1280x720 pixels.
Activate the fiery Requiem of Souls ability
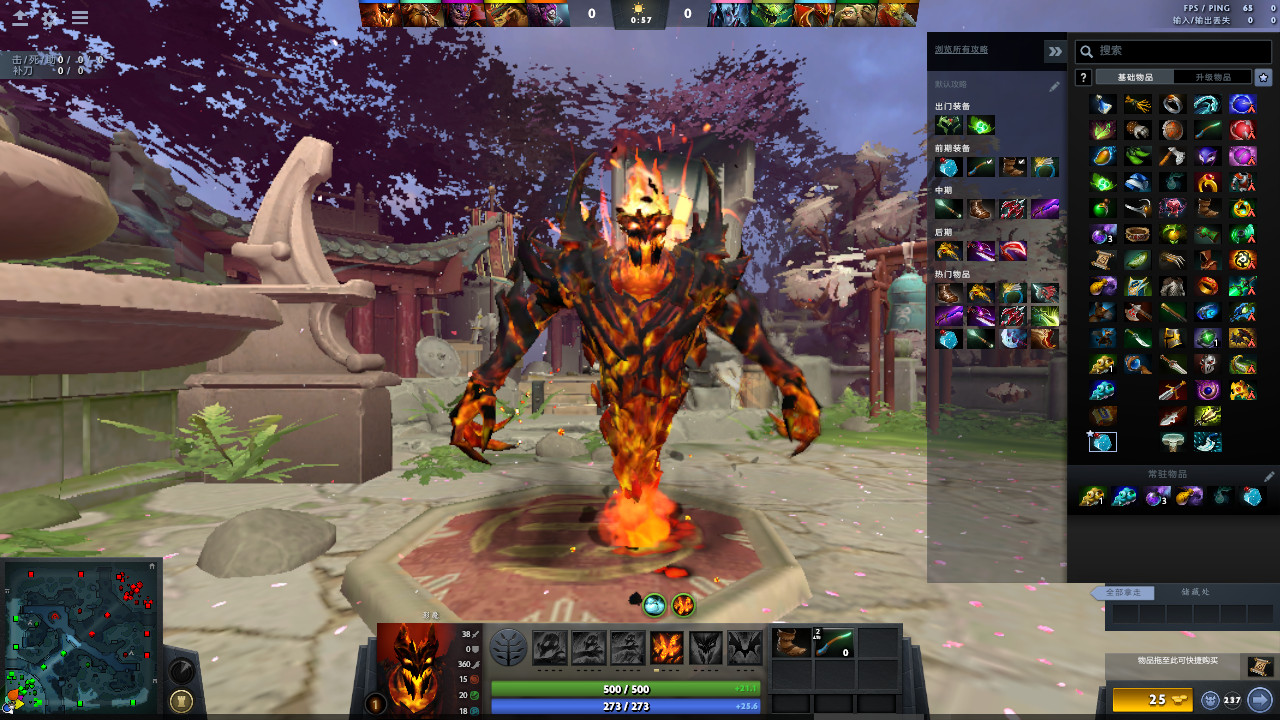click(x=668, y=647)
